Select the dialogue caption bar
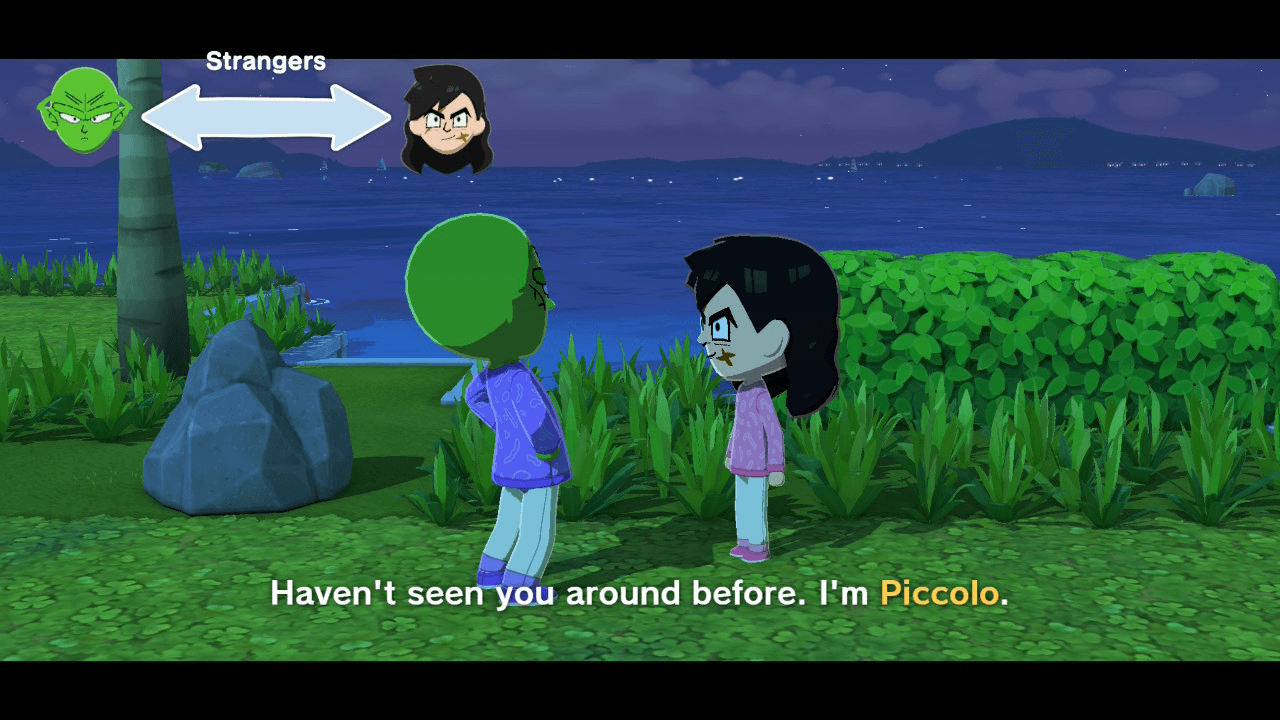1280x720 pixels. point(640,593)
